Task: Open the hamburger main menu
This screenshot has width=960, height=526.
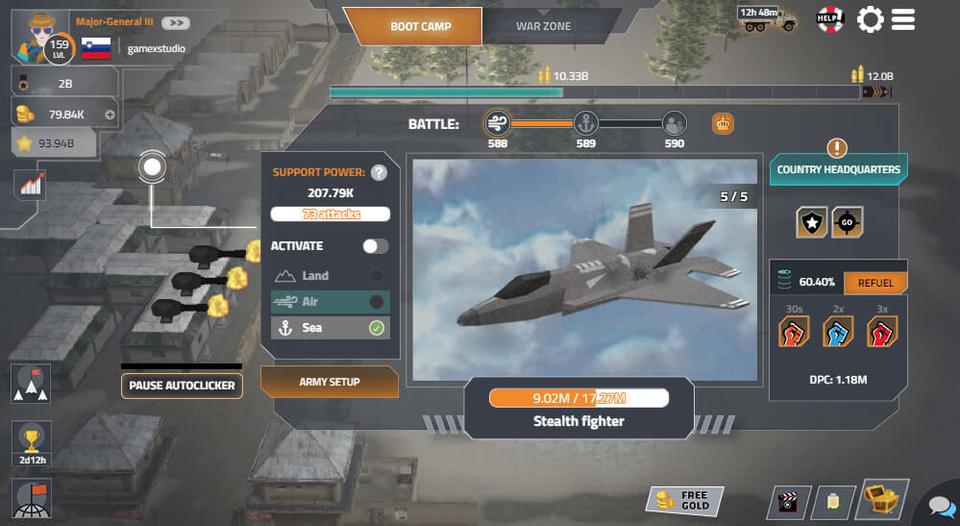Action: coord(903,19)
